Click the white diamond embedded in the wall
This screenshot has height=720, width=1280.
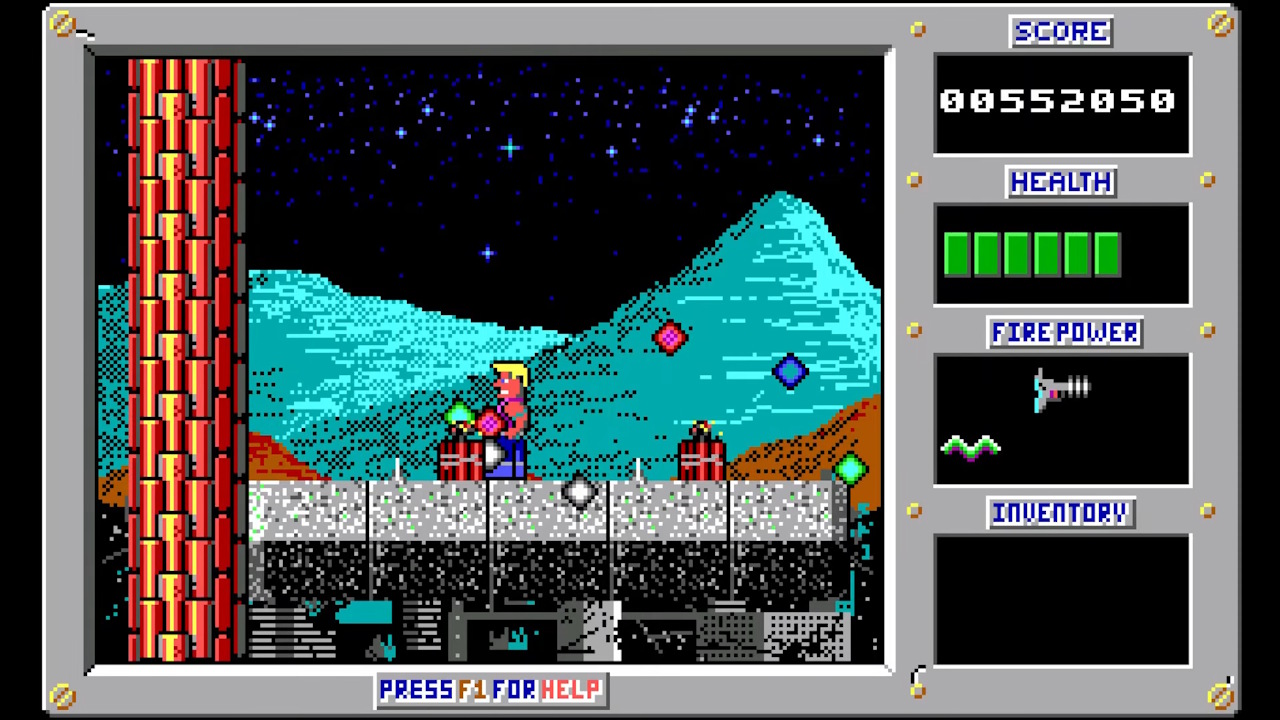578,491
